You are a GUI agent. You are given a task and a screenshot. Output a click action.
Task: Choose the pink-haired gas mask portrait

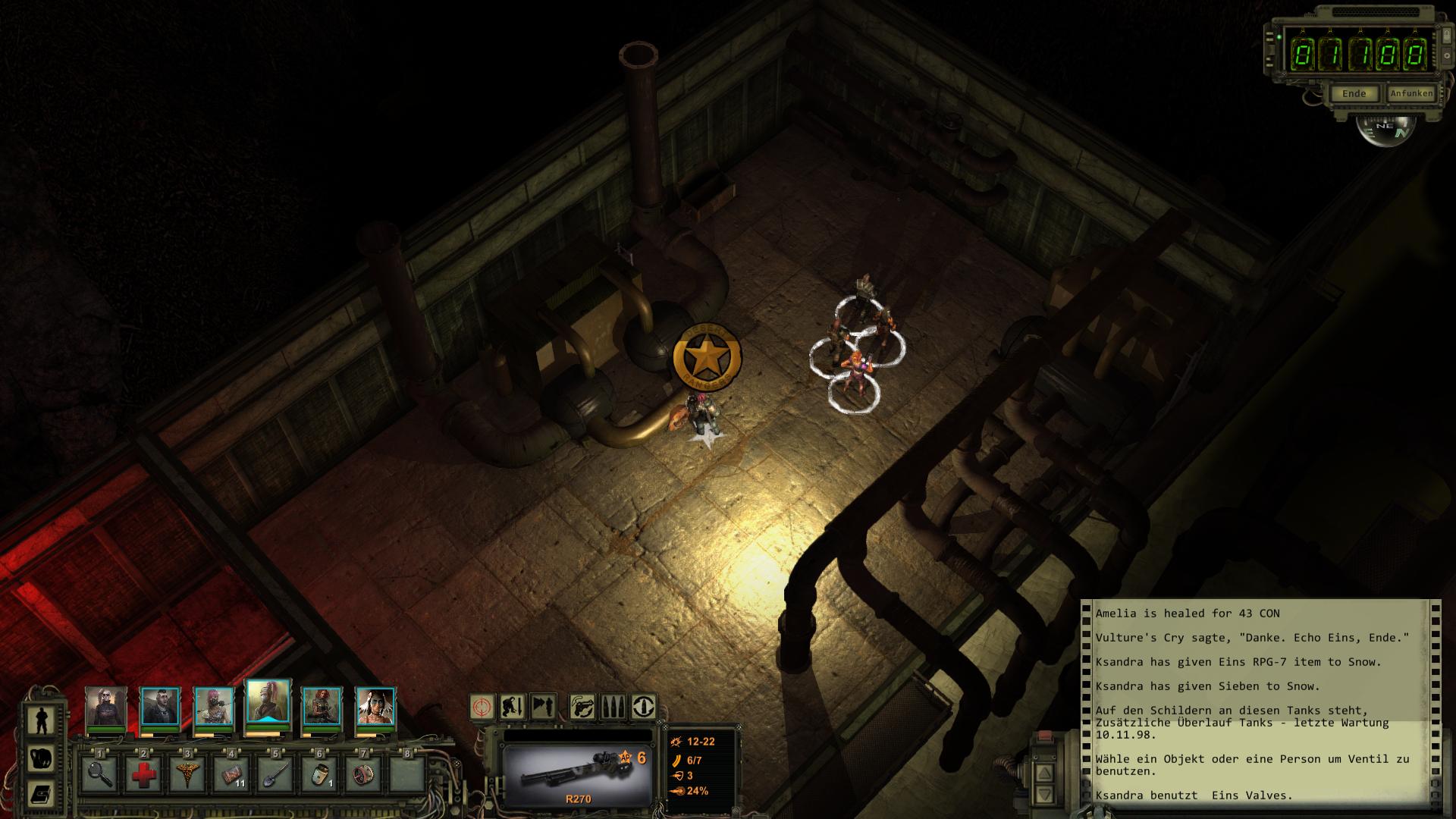tap(213, 707)
